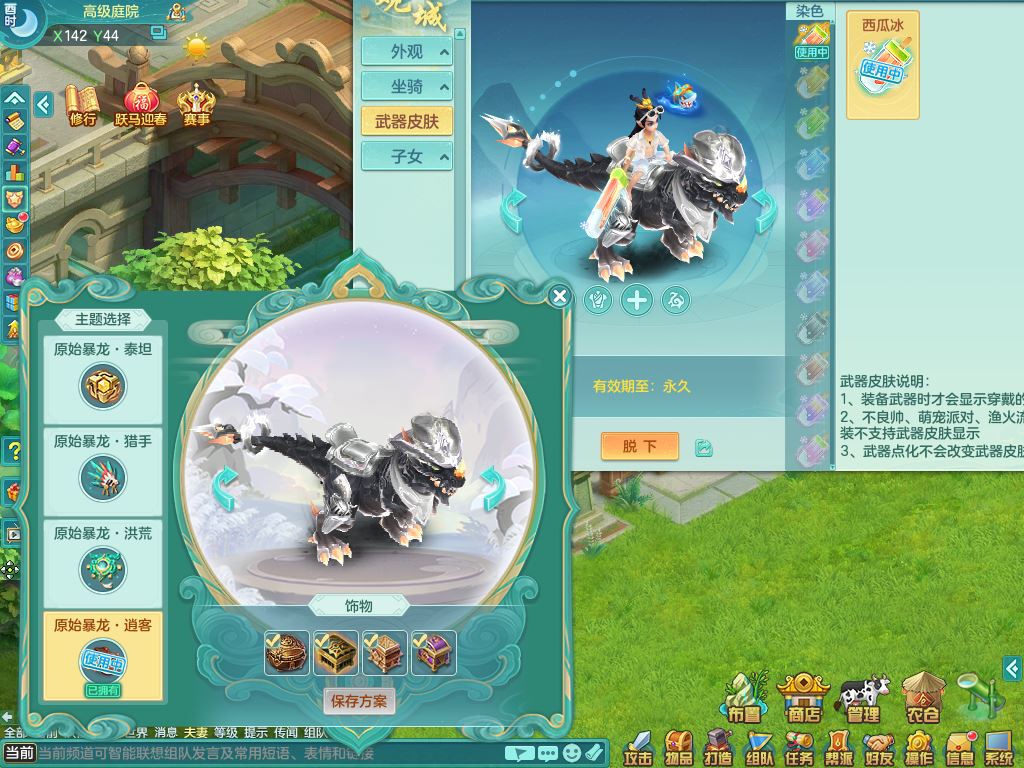Switch to the 坐骑 mount category
Viewport: 1024px width, 768px height.
click(407, 87)
